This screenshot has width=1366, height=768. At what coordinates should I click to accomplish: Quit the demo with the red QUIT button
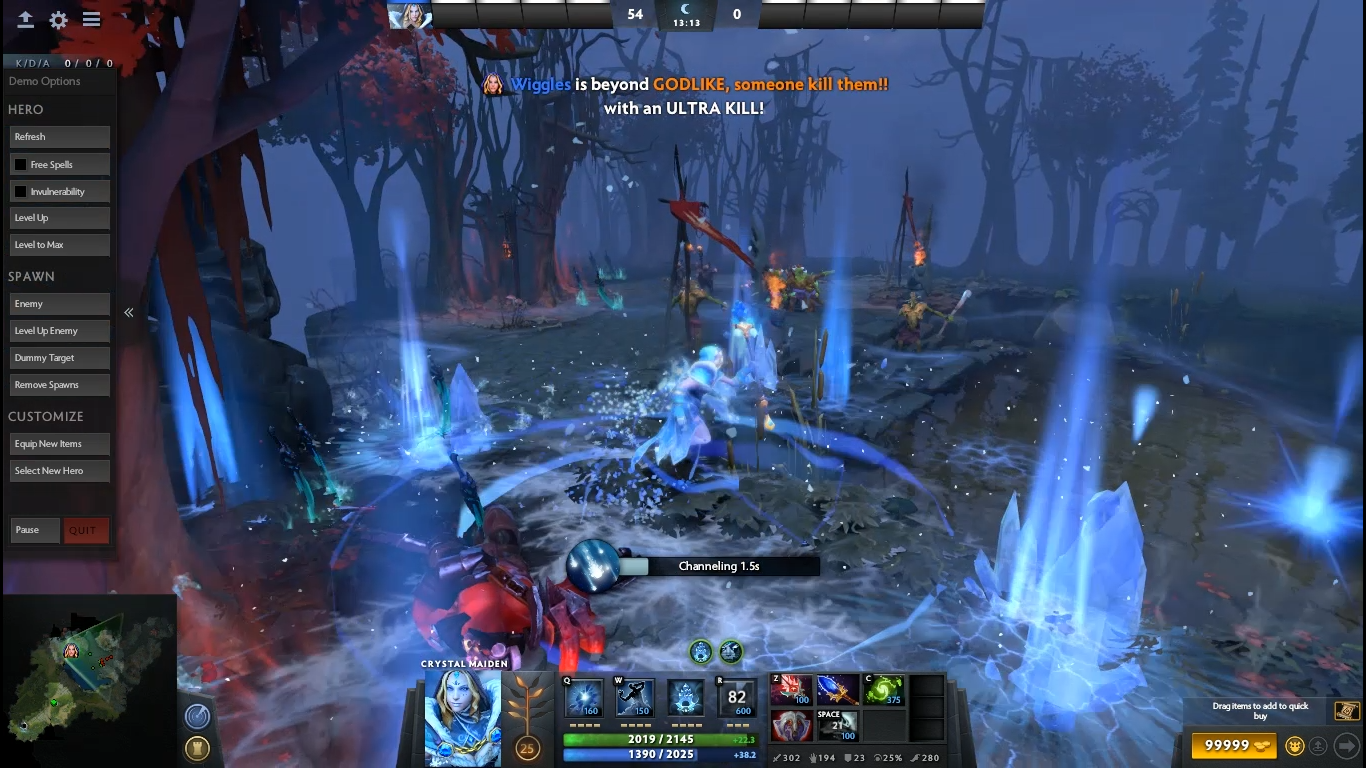coord(85,530)
